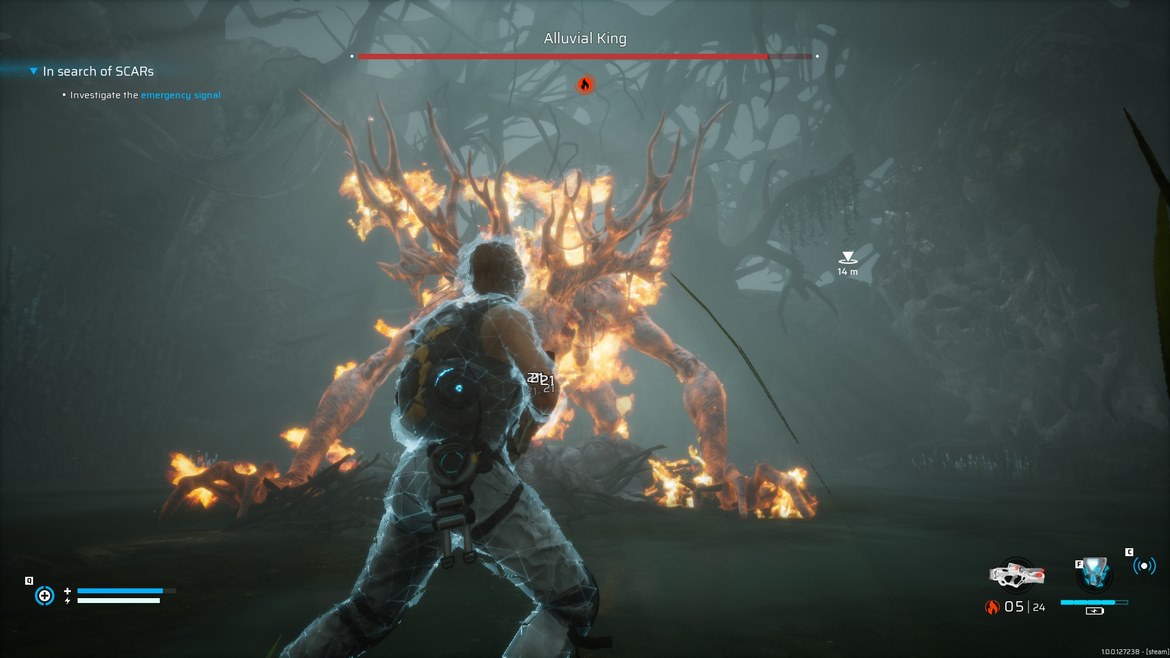1170x658 pixels.
Task: Select the equipped rifle weapon icon
Action: (1016, 575)
